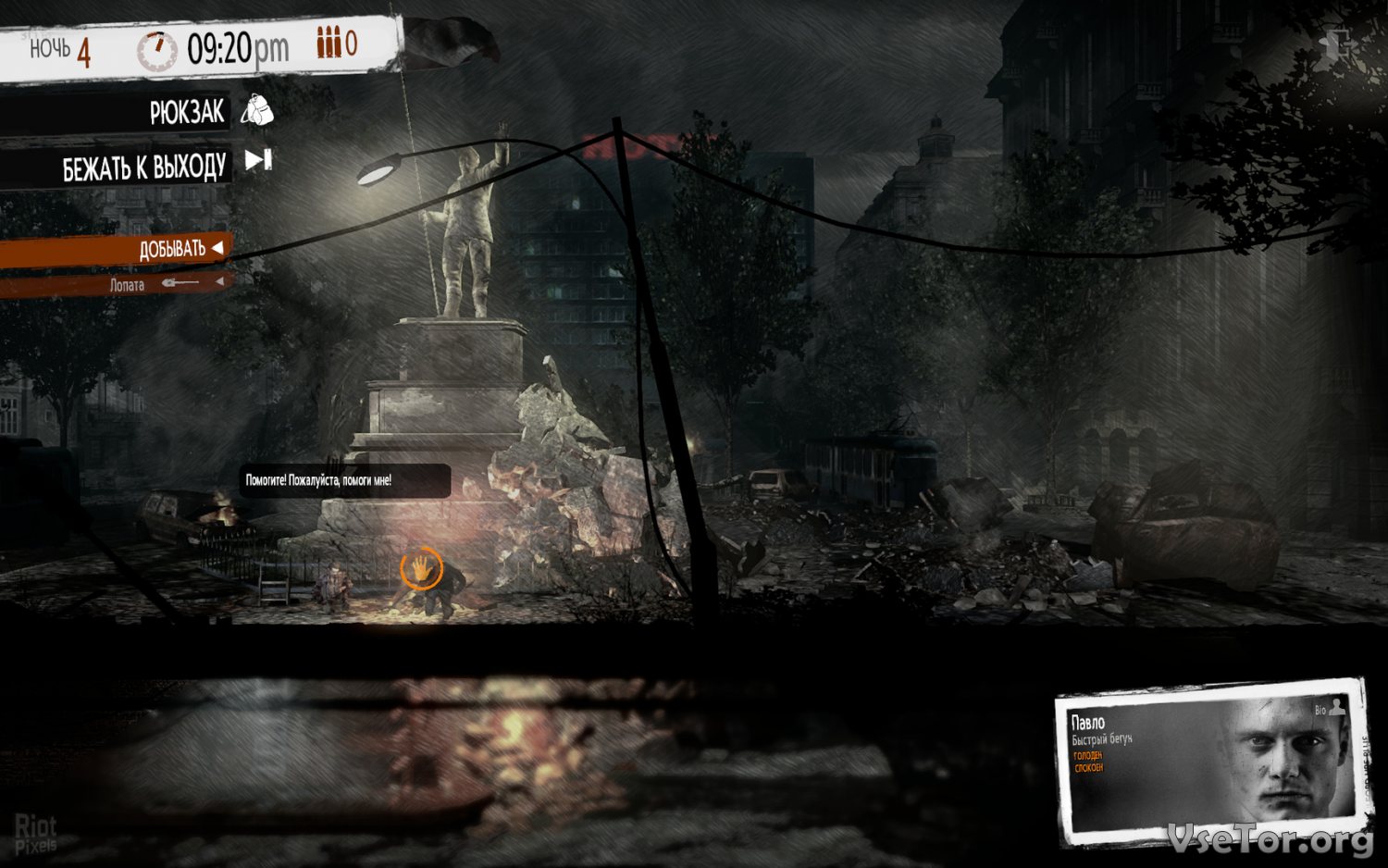This screenshot has height=868, width=1388.
Task: Click БЕЖАТЬ К ВЫХОДУ to run to exit
Action: tap(145, 167)
